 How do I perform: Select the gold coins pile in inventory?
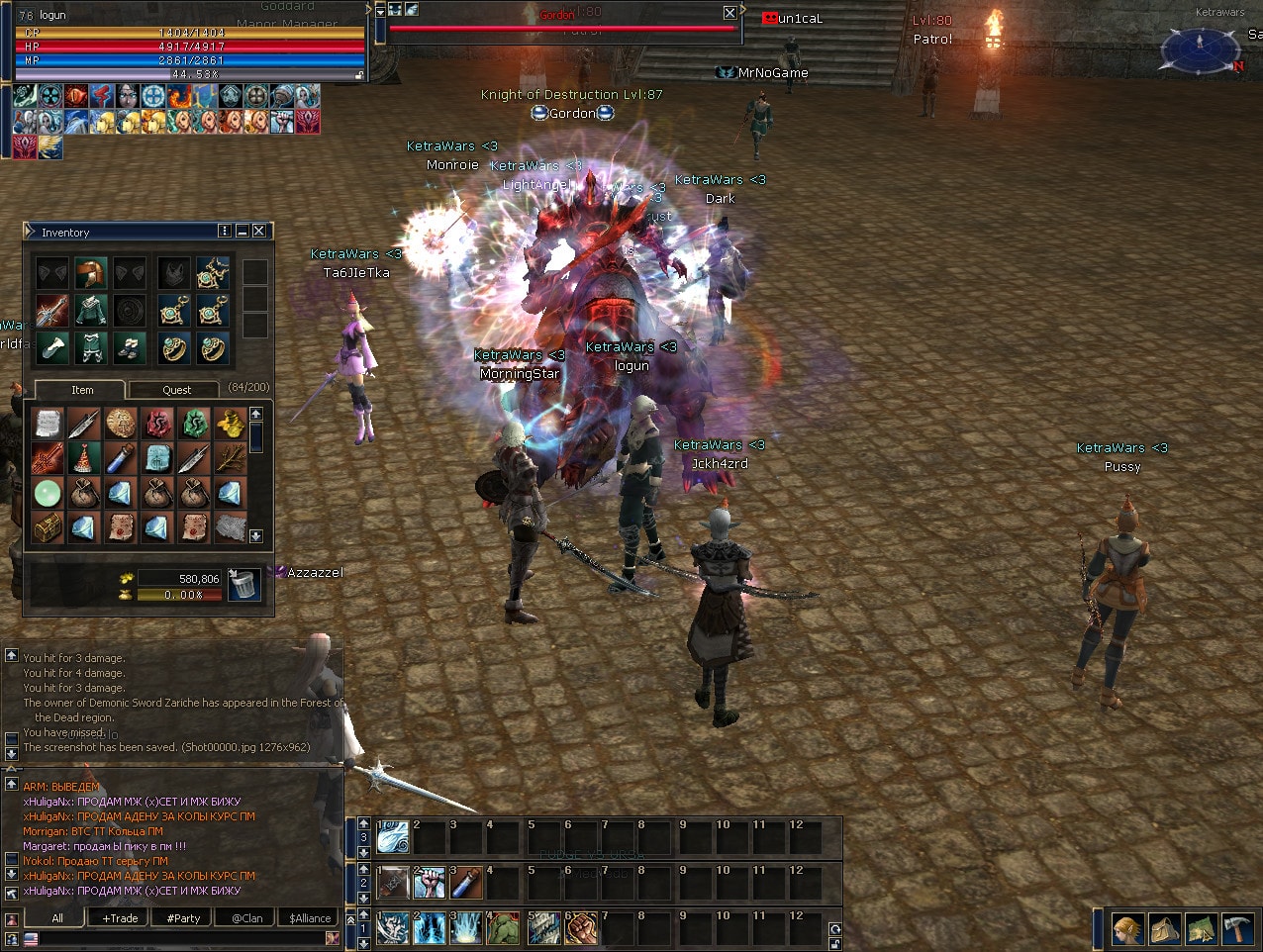[230, 425]
